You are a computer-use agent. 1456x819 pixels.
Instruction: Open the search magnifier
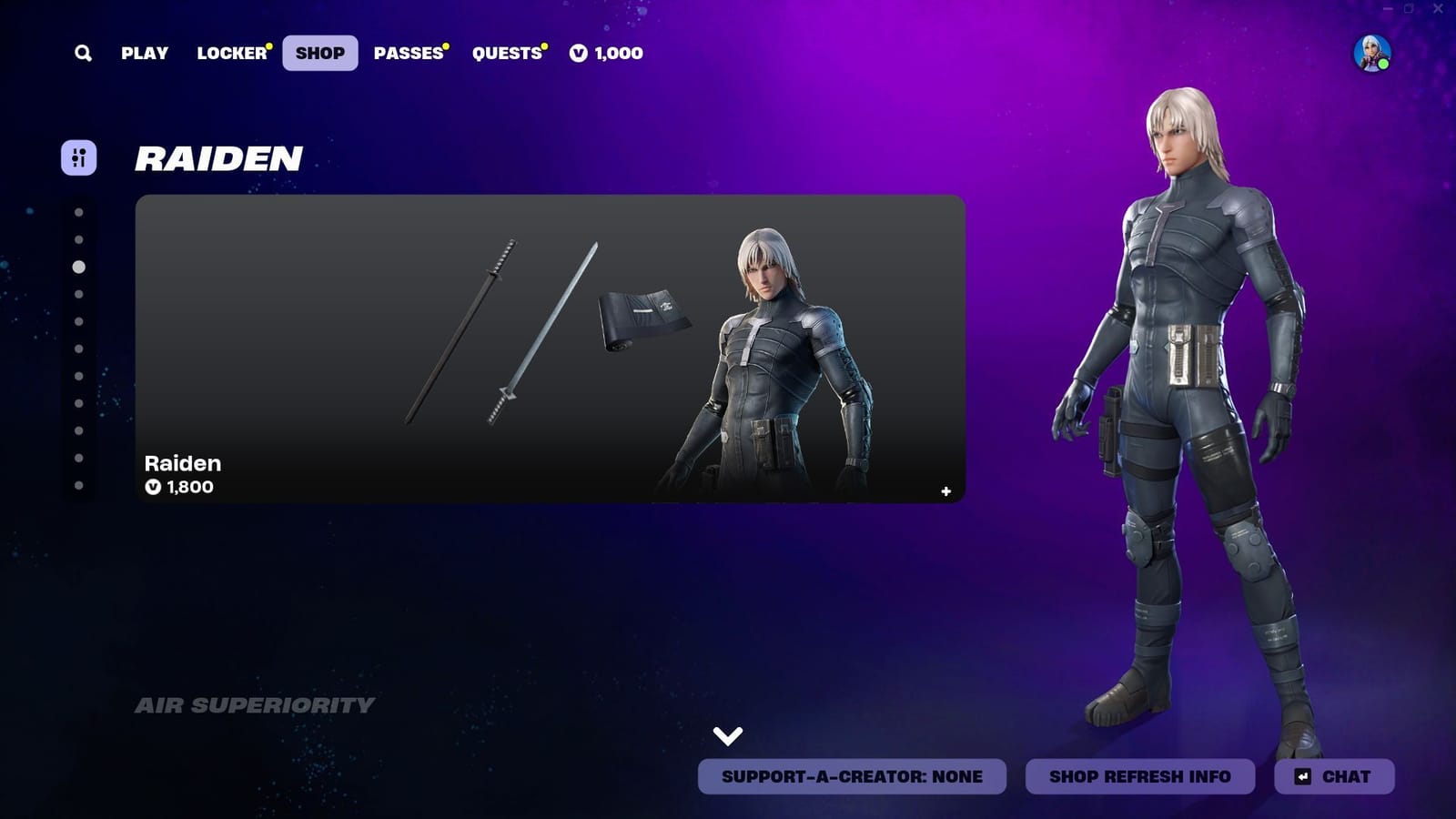[83, 54]
